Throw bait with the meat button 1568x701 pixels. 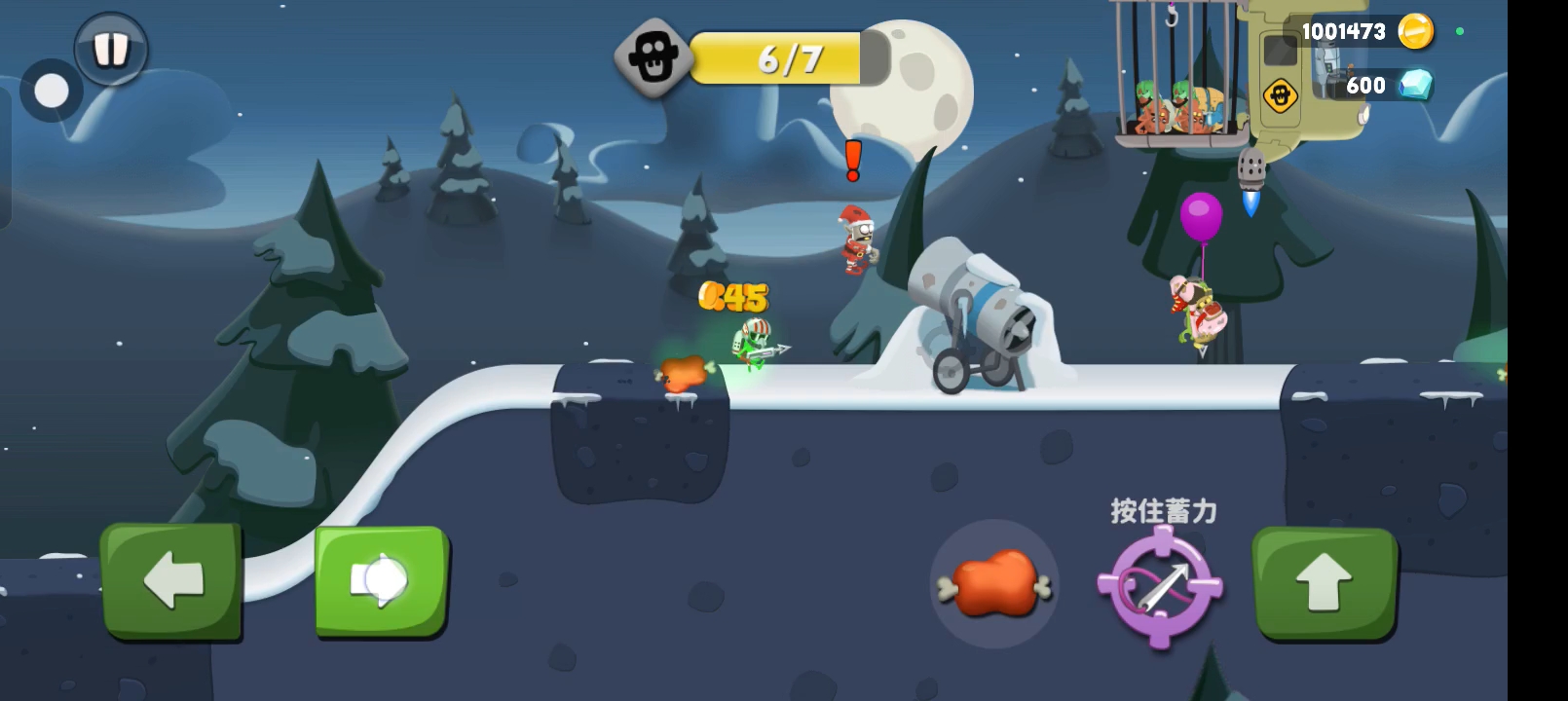[993, 584]
